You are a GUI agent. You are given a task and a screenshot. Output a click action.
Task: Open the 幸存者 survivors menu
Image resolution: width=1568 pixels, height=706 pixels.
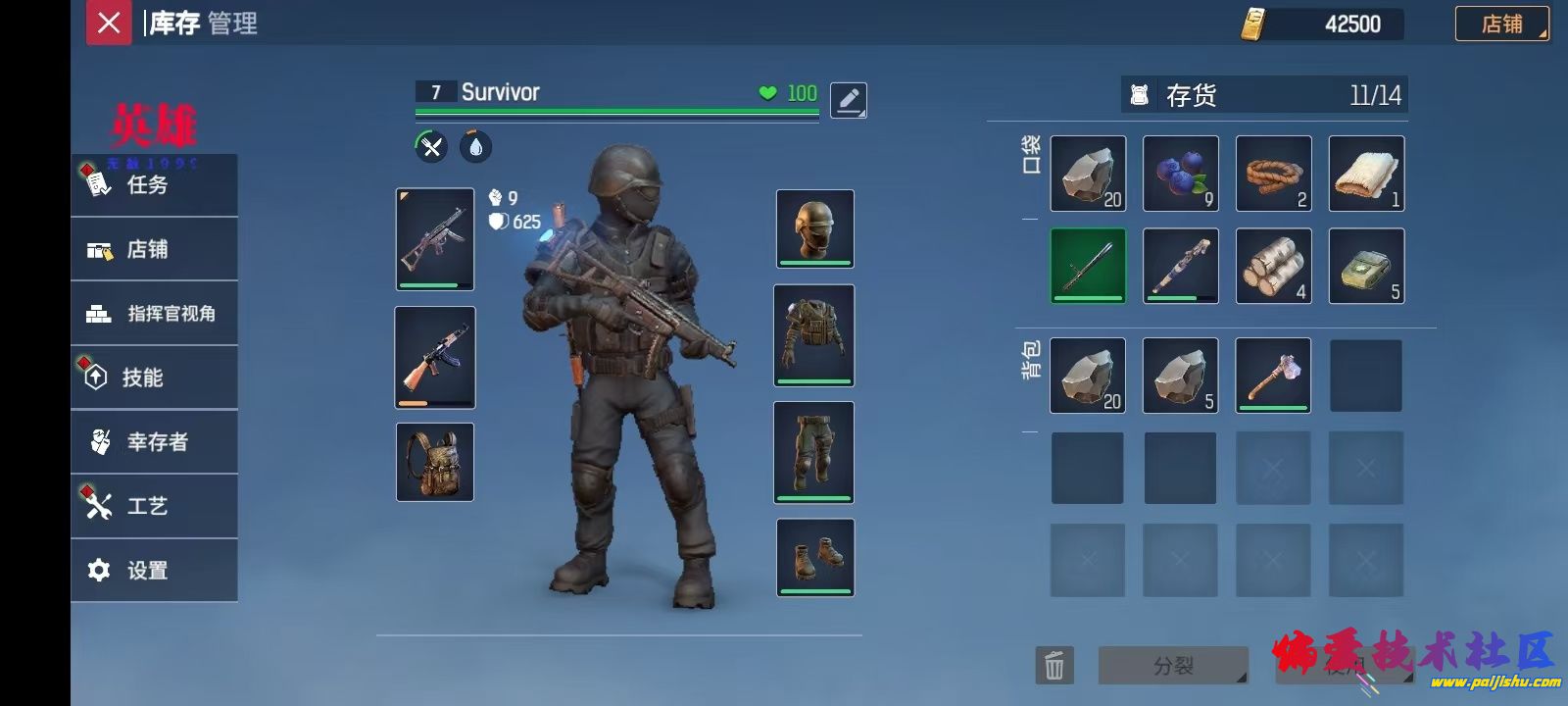[x=154, y=442]
